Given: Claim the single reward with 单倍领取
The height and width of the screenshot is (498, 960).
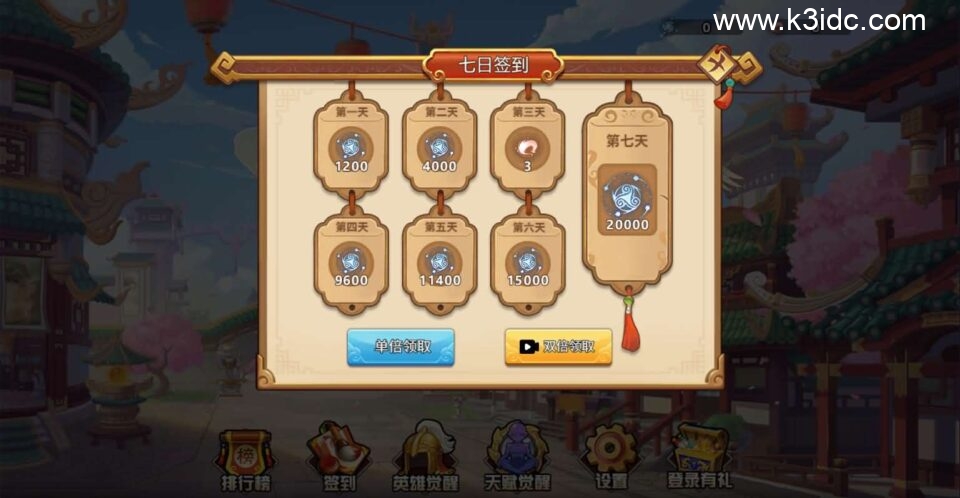Looking at the screenshot, I should click(x=401, y=346).
